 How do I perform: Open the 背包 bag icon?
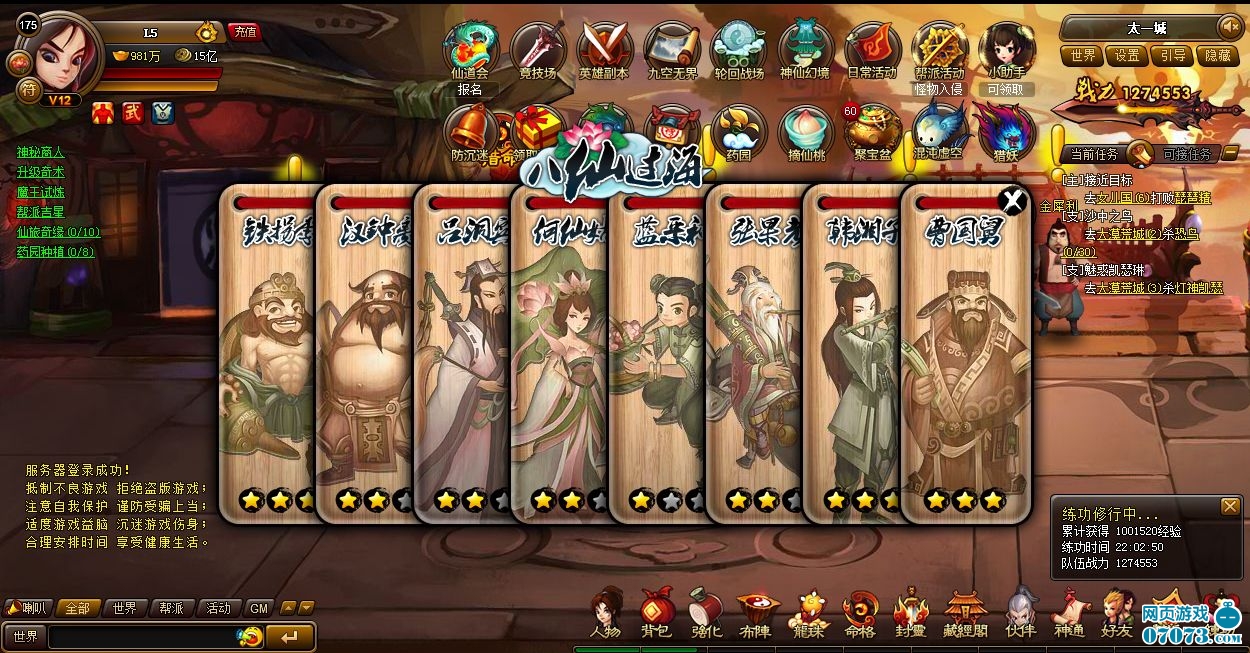[656, 612]
